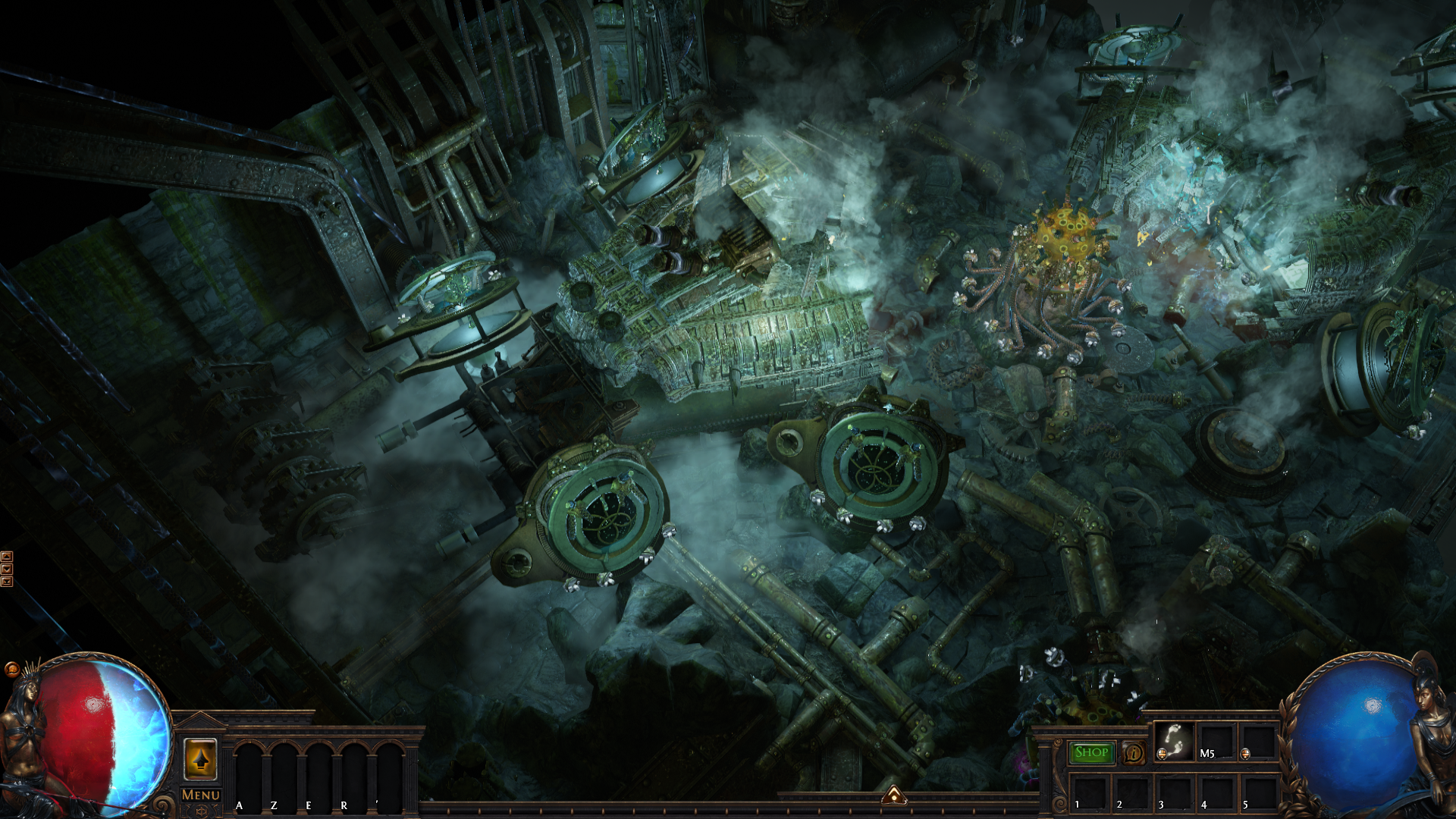This screenshot has width=1456, height=819.
Task: Open the chat bubble icon above the life orb
Action: (x=11, y=669)
